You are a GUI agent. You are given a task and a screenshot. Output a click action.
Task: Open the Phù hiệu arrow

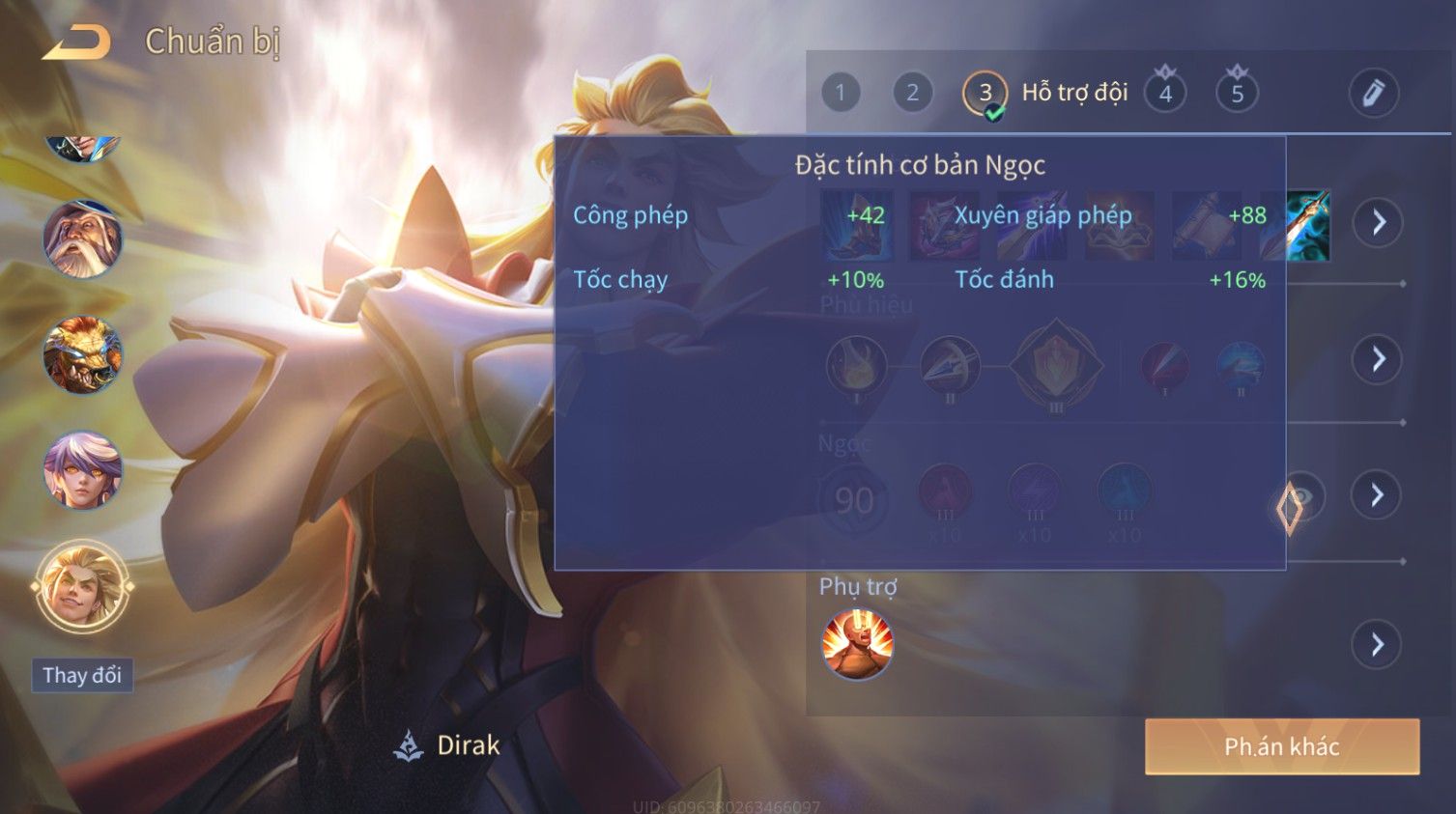1378,359
